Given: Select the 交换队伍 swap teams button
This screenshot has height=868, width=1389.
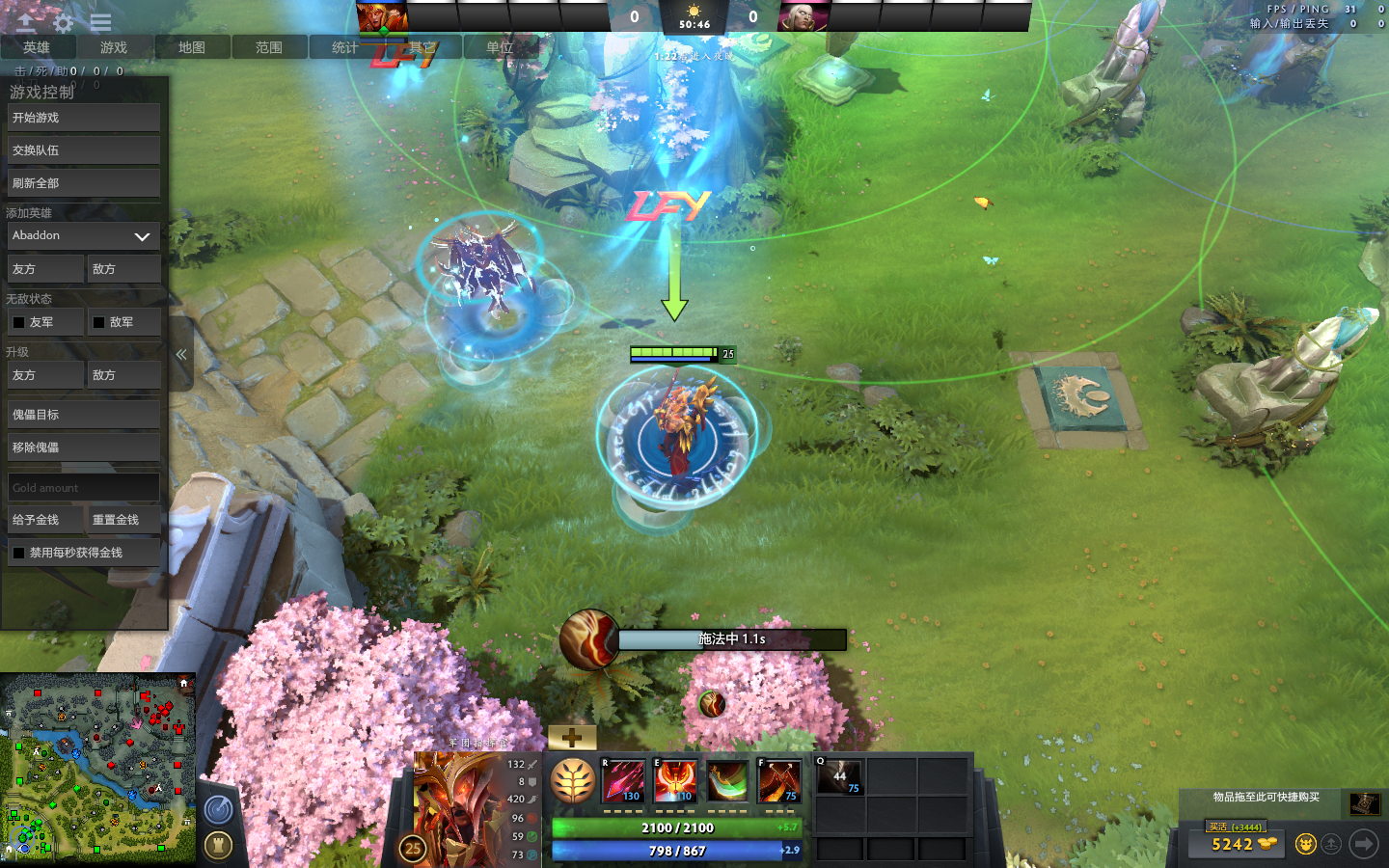Looking at the screenshot, I should tap(83, 150).
